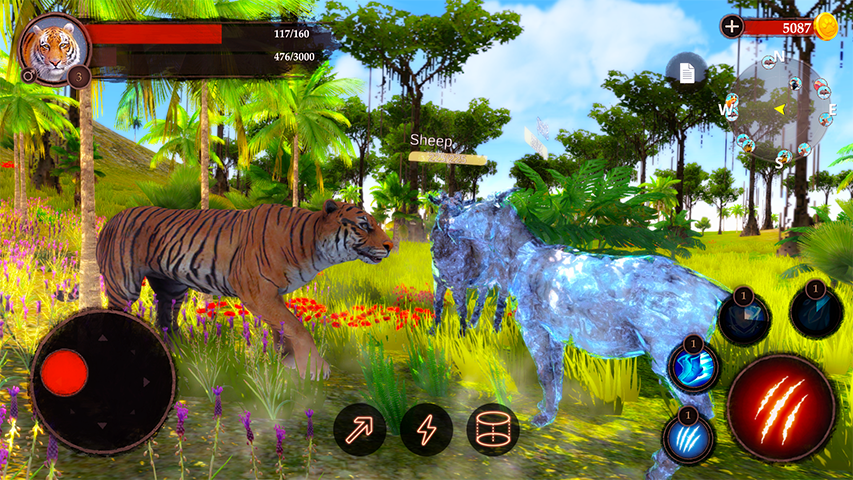The width and height of the screenshot is (853, 480).
Task: Add coins with the plus button
Action: tap(733, 27)
